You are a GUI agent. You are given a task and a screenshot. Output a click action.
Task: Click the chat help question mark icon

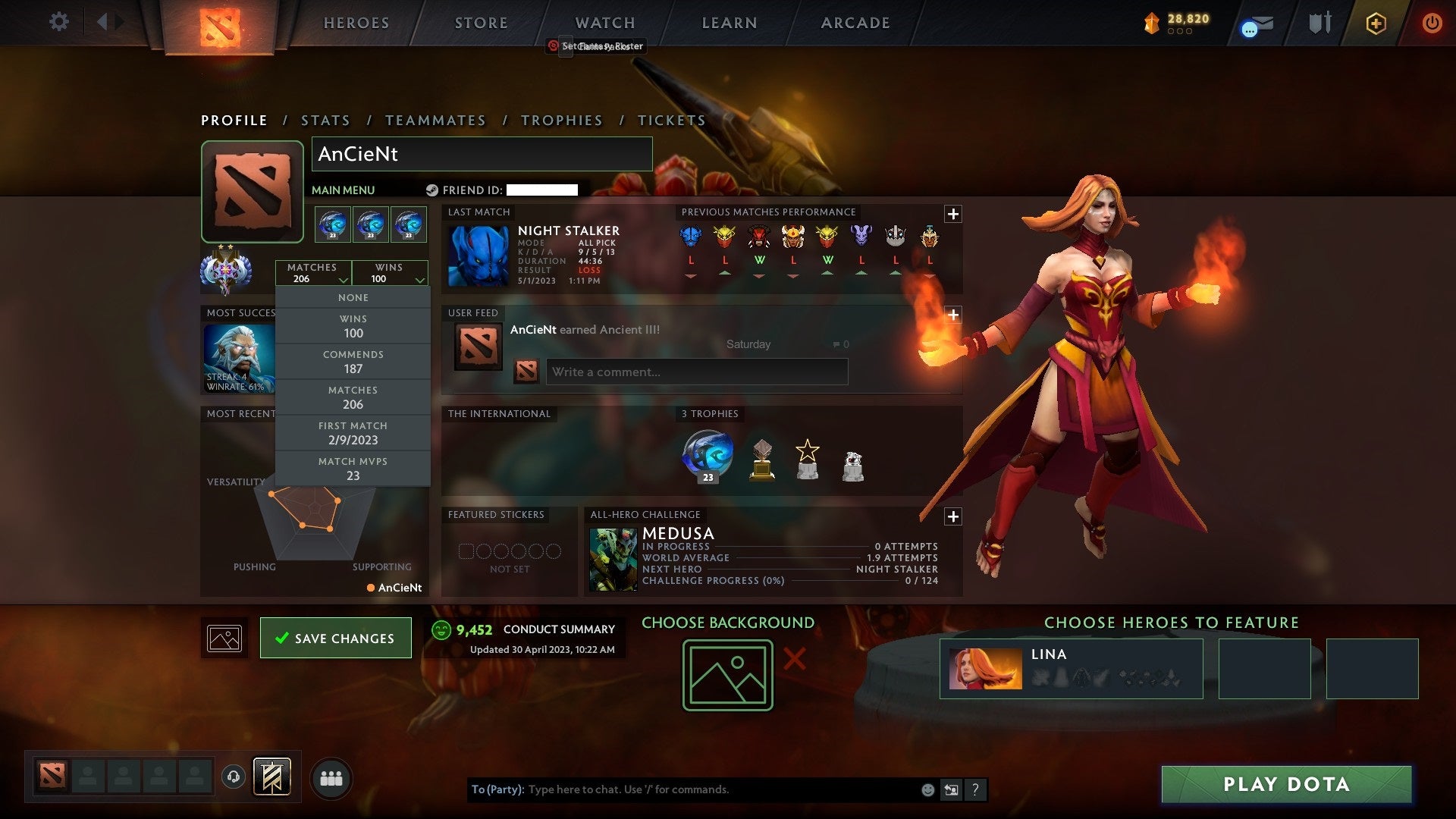pyautogui.click(x=976, y=789)
